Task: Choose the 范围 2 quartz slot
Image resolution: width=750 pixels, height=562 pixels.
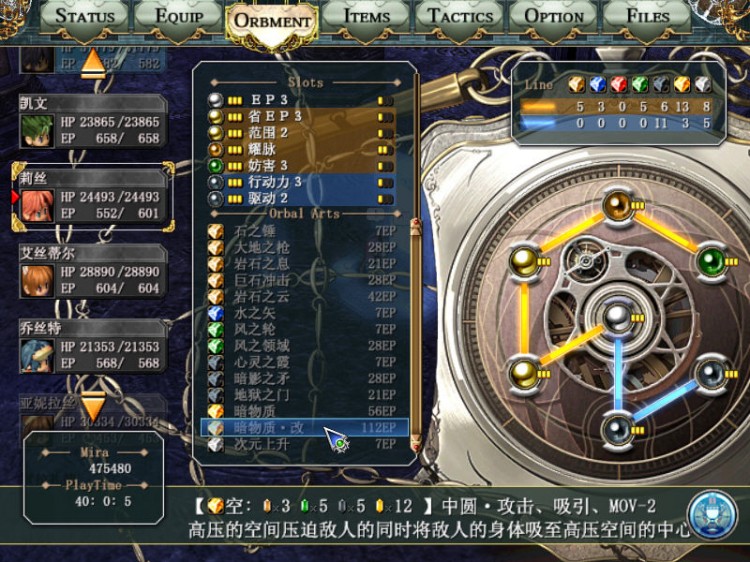Action: click(300, 132)
